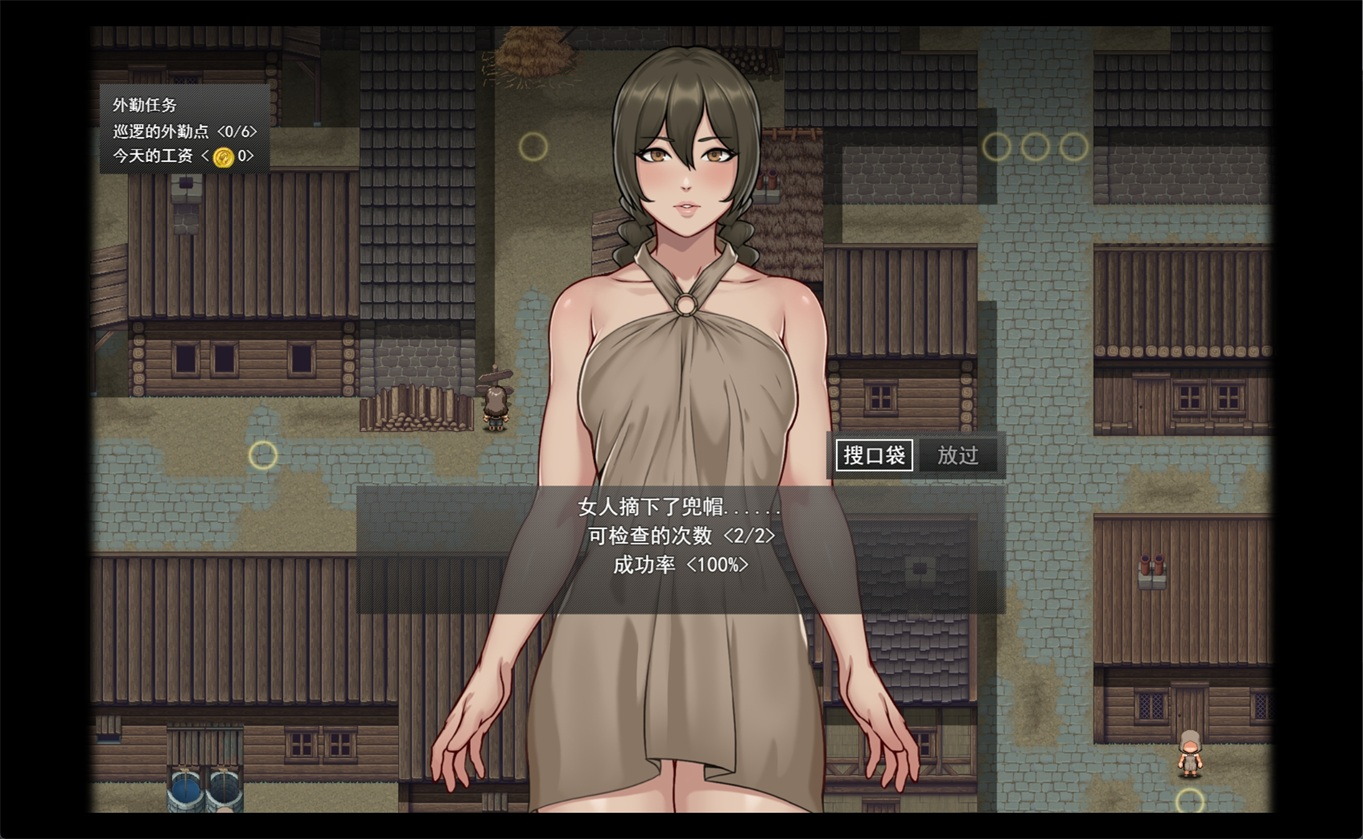Select the 放过 choice
This screenshot has height=839, width=1363.
click(x=957, y=456)
